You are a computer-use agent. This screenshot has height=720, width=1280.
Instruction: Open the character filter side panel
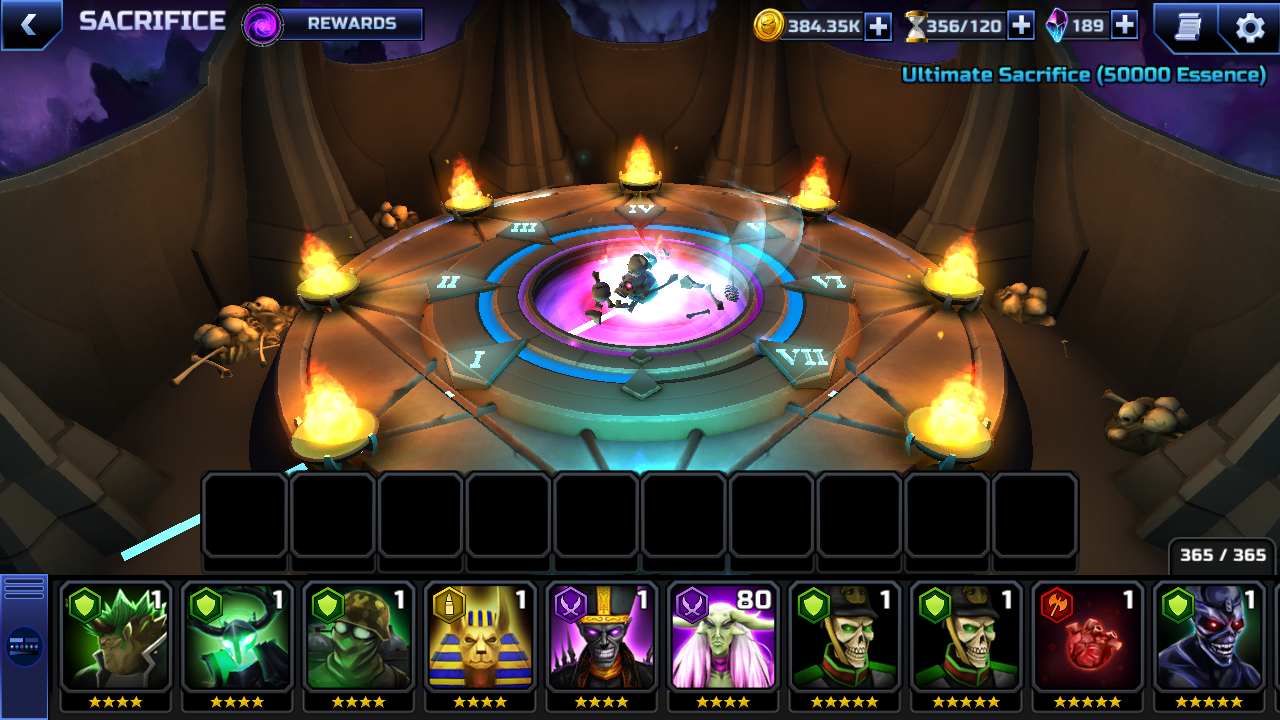click(x=24, y=645)
